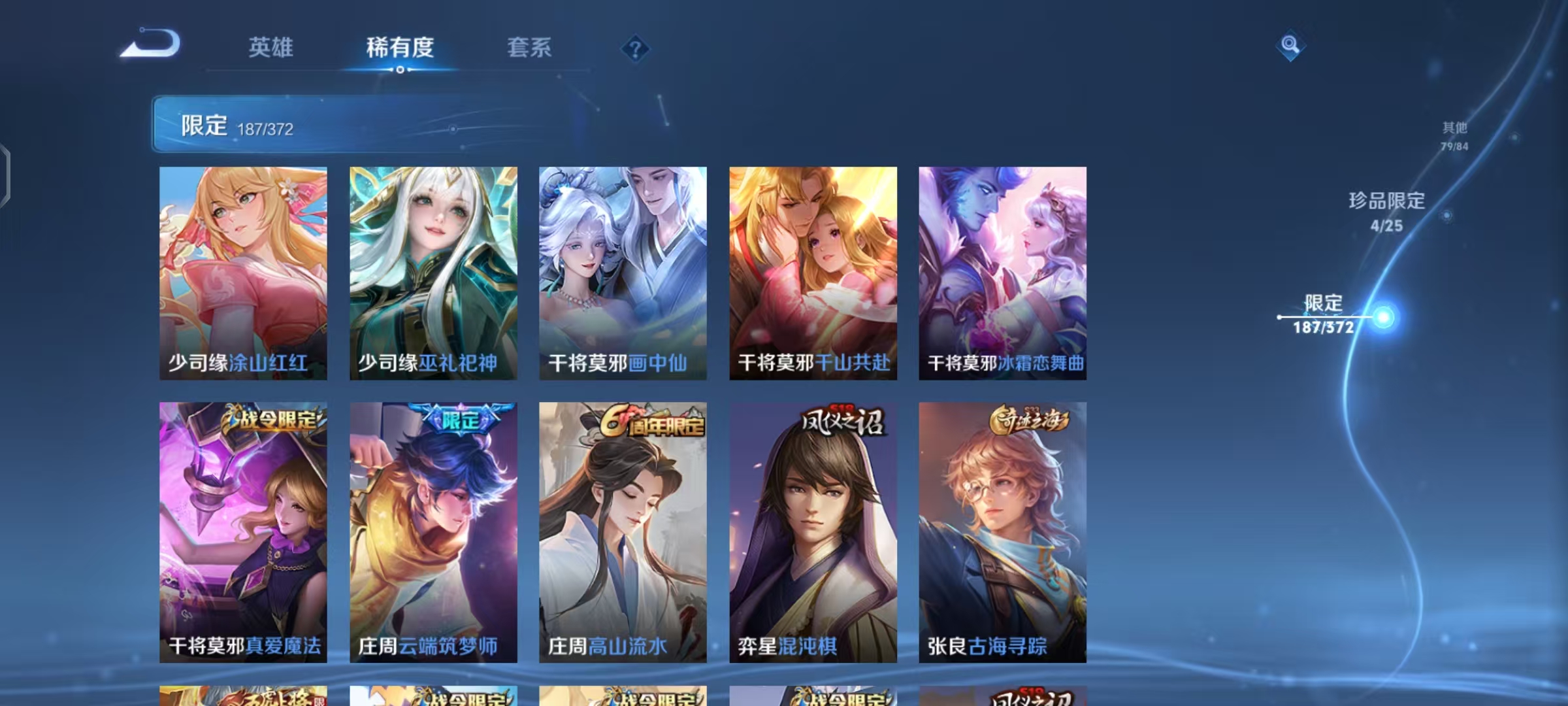Switch to the 英雄 tab
The width and height of the screenshot is (1568, 706).
(270, 48)
